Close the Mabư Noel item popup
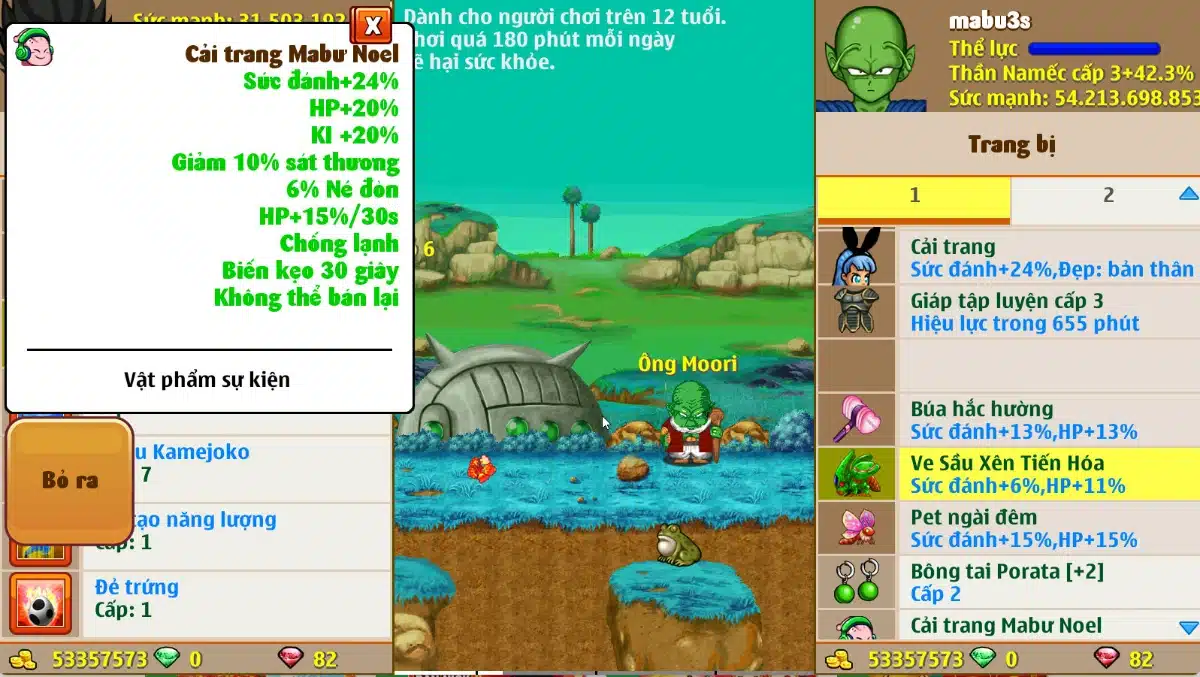 pos(371,25)
